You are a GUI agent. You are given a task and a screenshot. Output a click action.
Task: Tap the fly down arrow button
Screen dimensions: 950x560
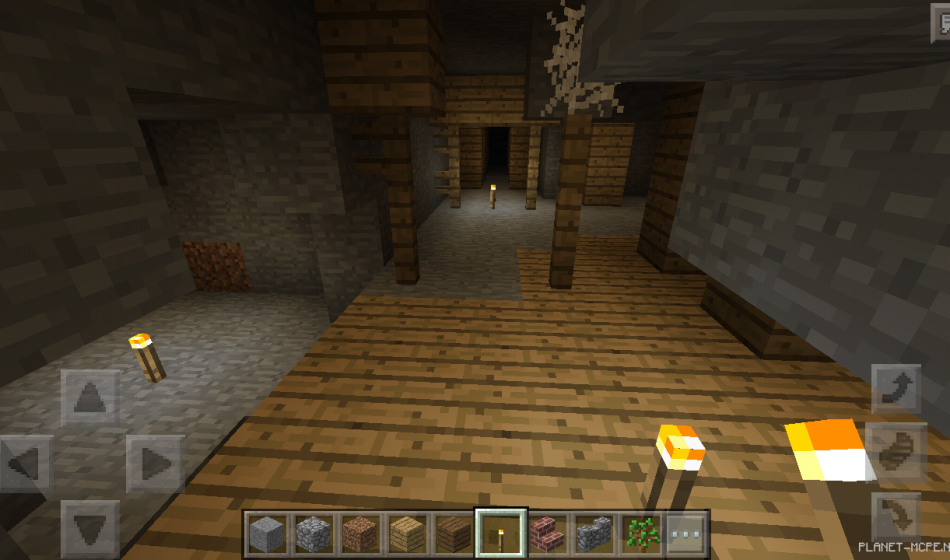(895, 517)
